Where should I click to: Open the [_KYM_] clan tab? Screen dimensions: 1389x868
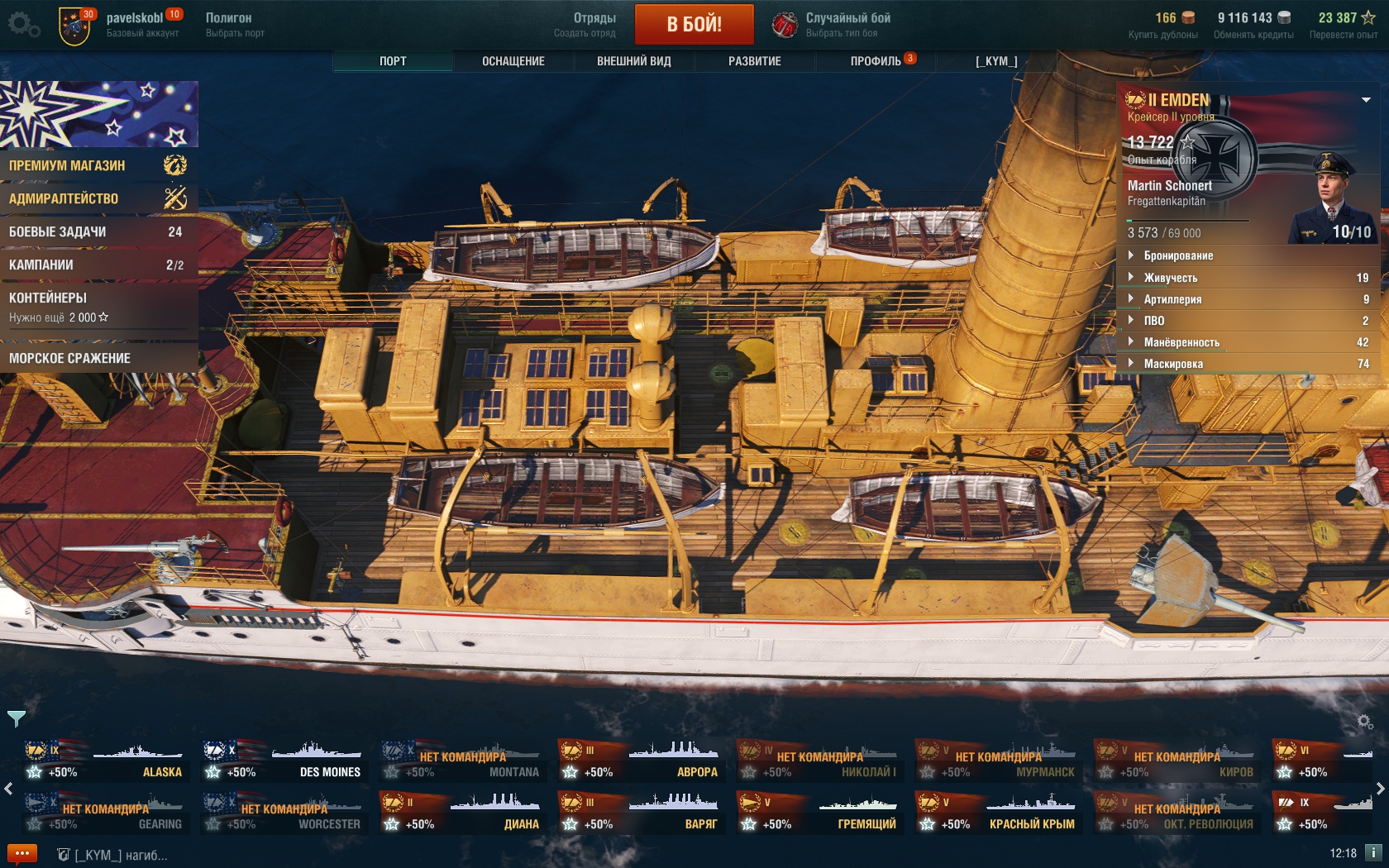click(x=996, y=61)
